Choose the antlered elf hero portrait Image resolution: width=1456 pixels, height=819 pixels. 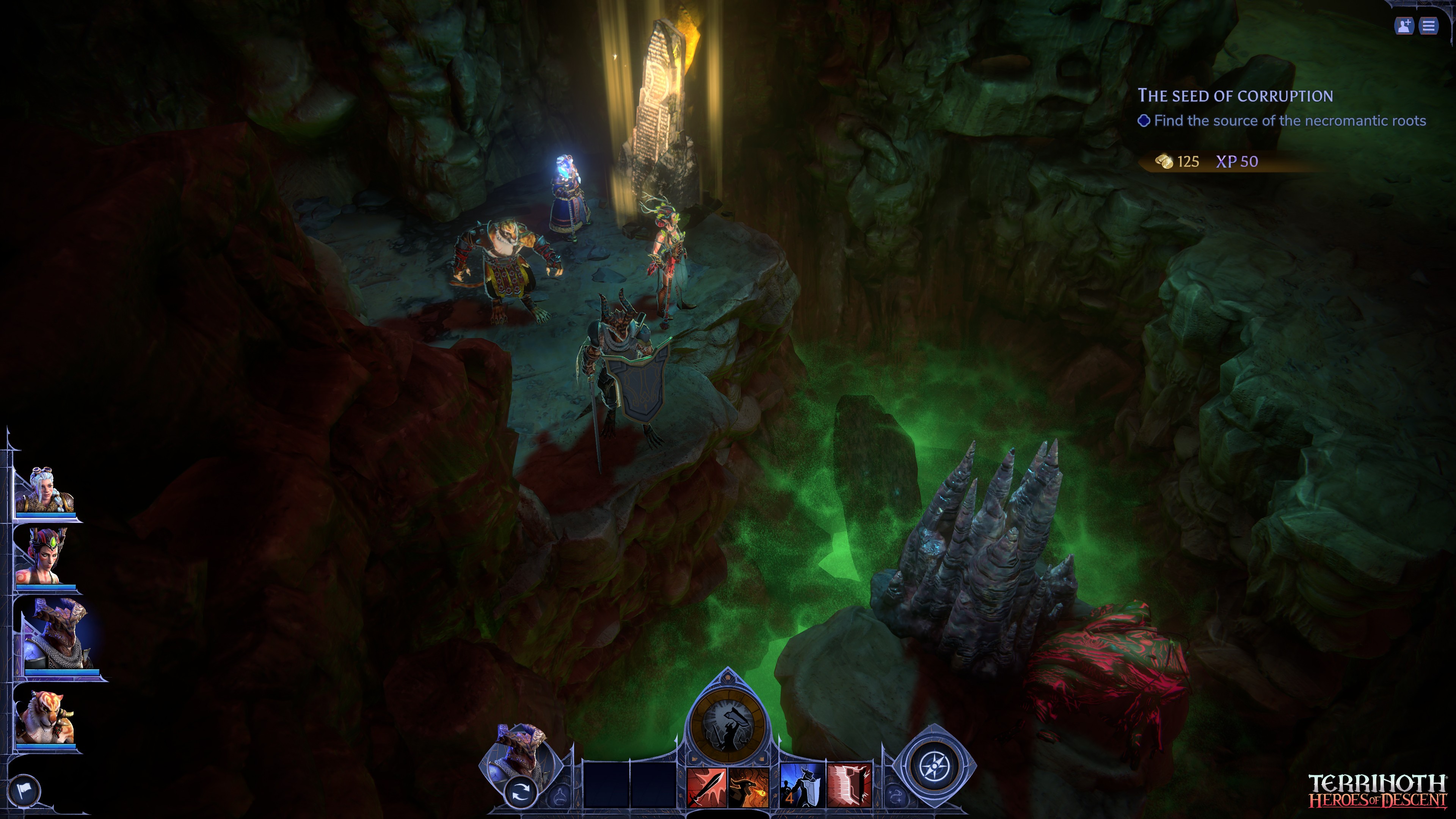click(44, 557)
